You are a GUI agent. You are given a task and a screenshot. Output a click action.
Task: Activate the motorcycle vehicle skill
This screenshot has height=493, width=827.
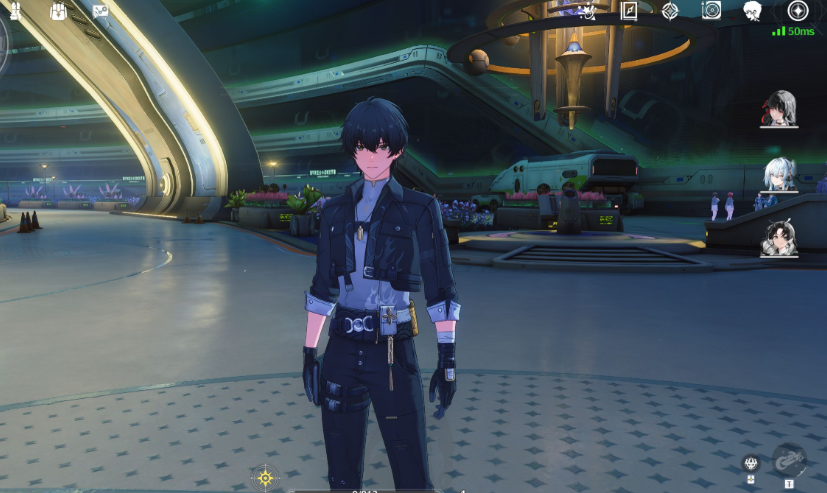789,460
